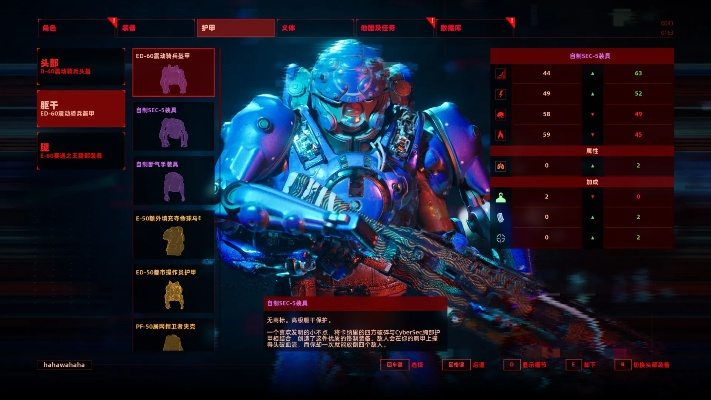The height and width of the screenshot is (400, 711).
Task: Select the 躯干 torso armor slot
Action: coord(81,108)
